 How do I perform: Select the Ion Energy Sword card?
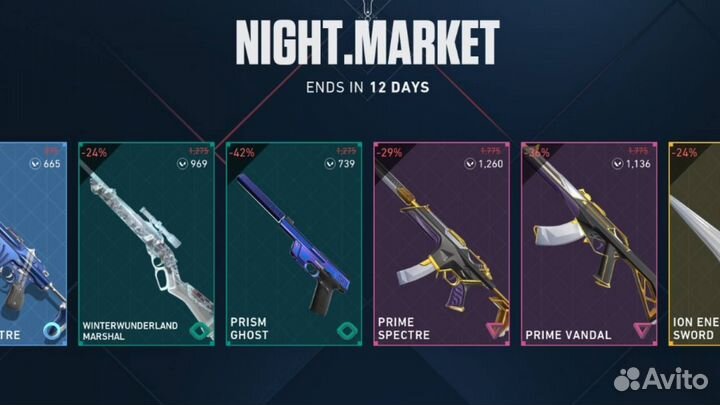(x=695, y=245)
